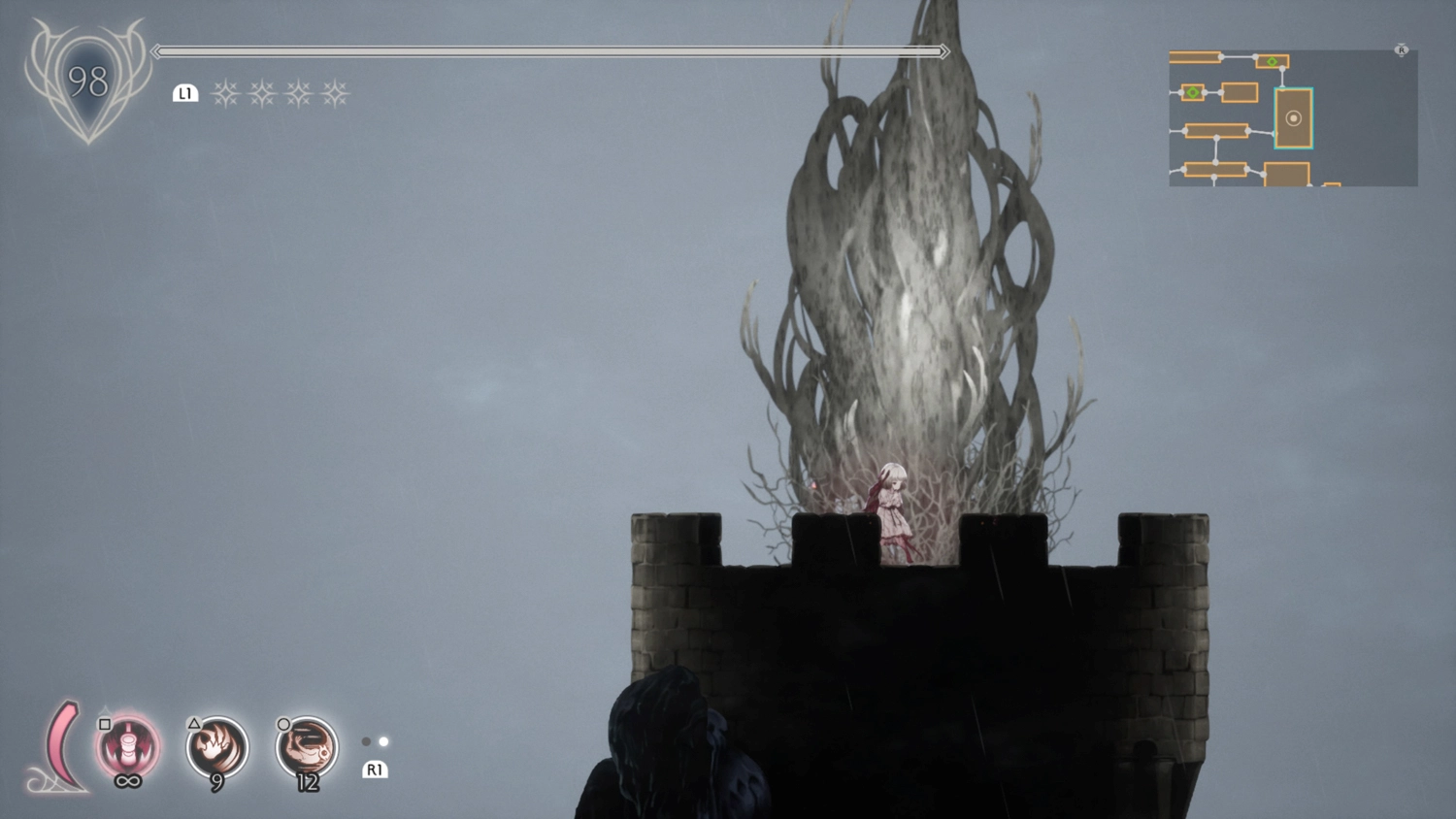
Task: Click the current room marker on the minimap
Action: (x=1293, y=118)
